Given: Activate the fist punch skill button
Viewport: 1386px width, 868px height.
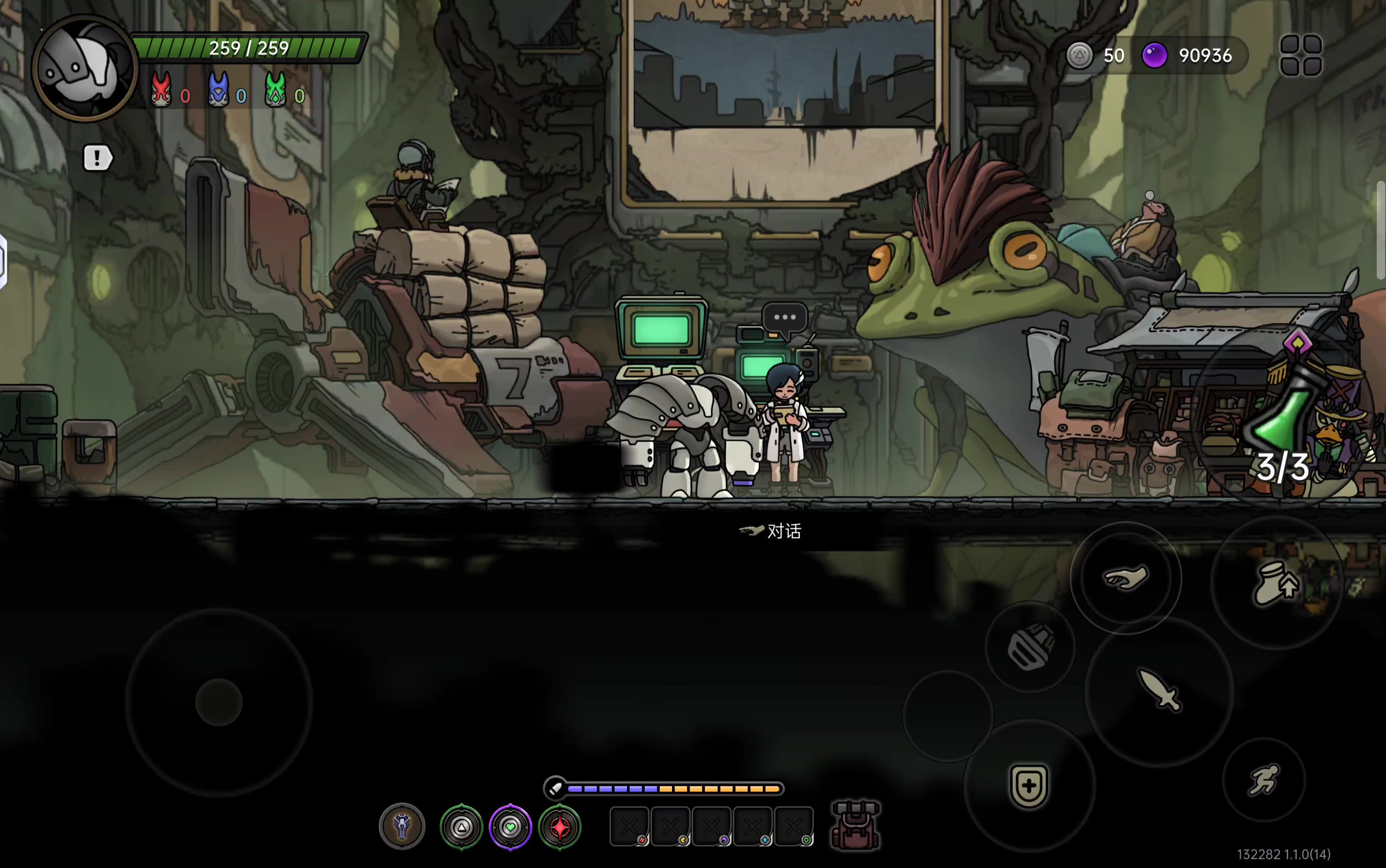Looking at the screenshot, I should 1030,647.
